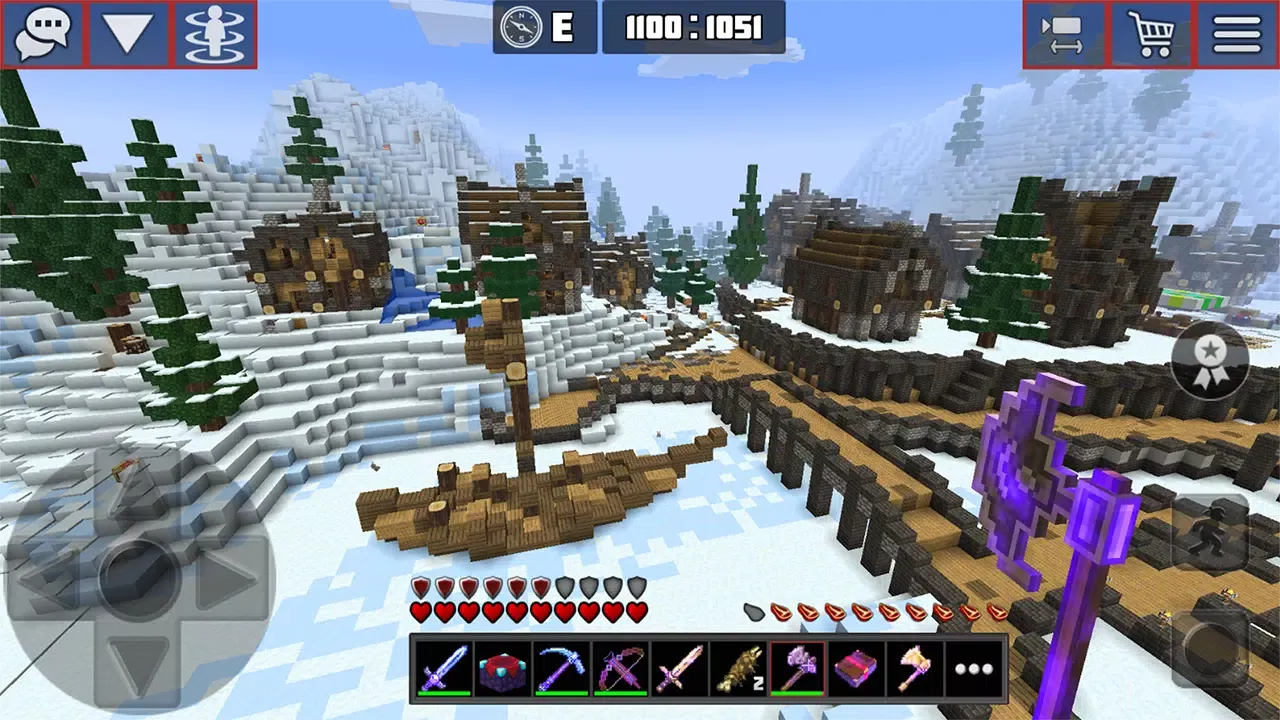Open the hamburger menu

(x=1236, y=33)
